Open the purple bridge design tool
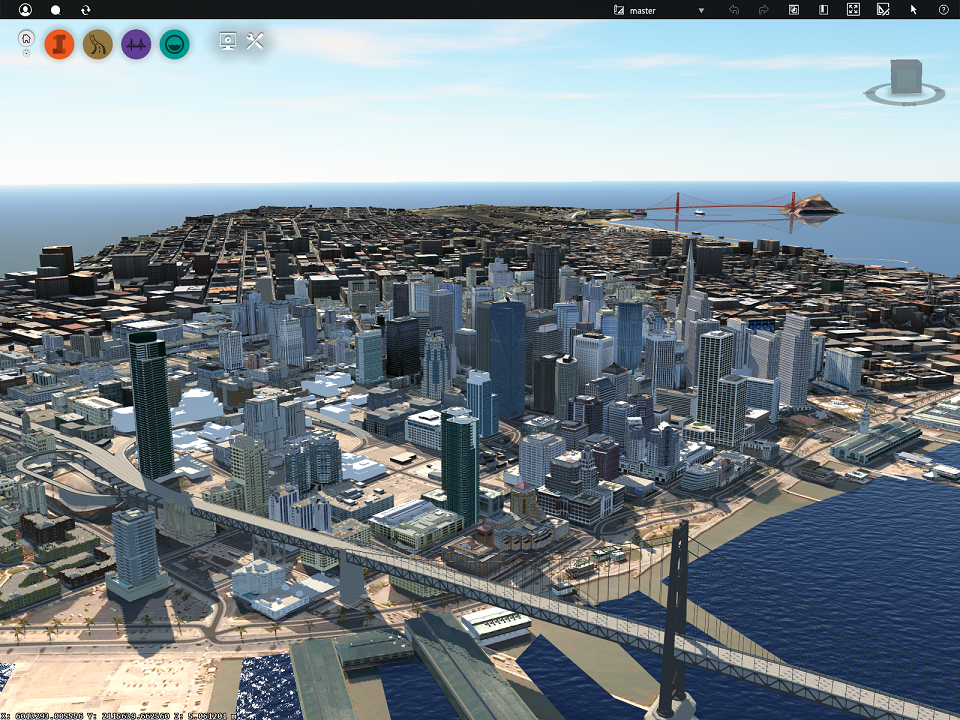This screenshot has width=960, height=720. click(x=136, y=44)
